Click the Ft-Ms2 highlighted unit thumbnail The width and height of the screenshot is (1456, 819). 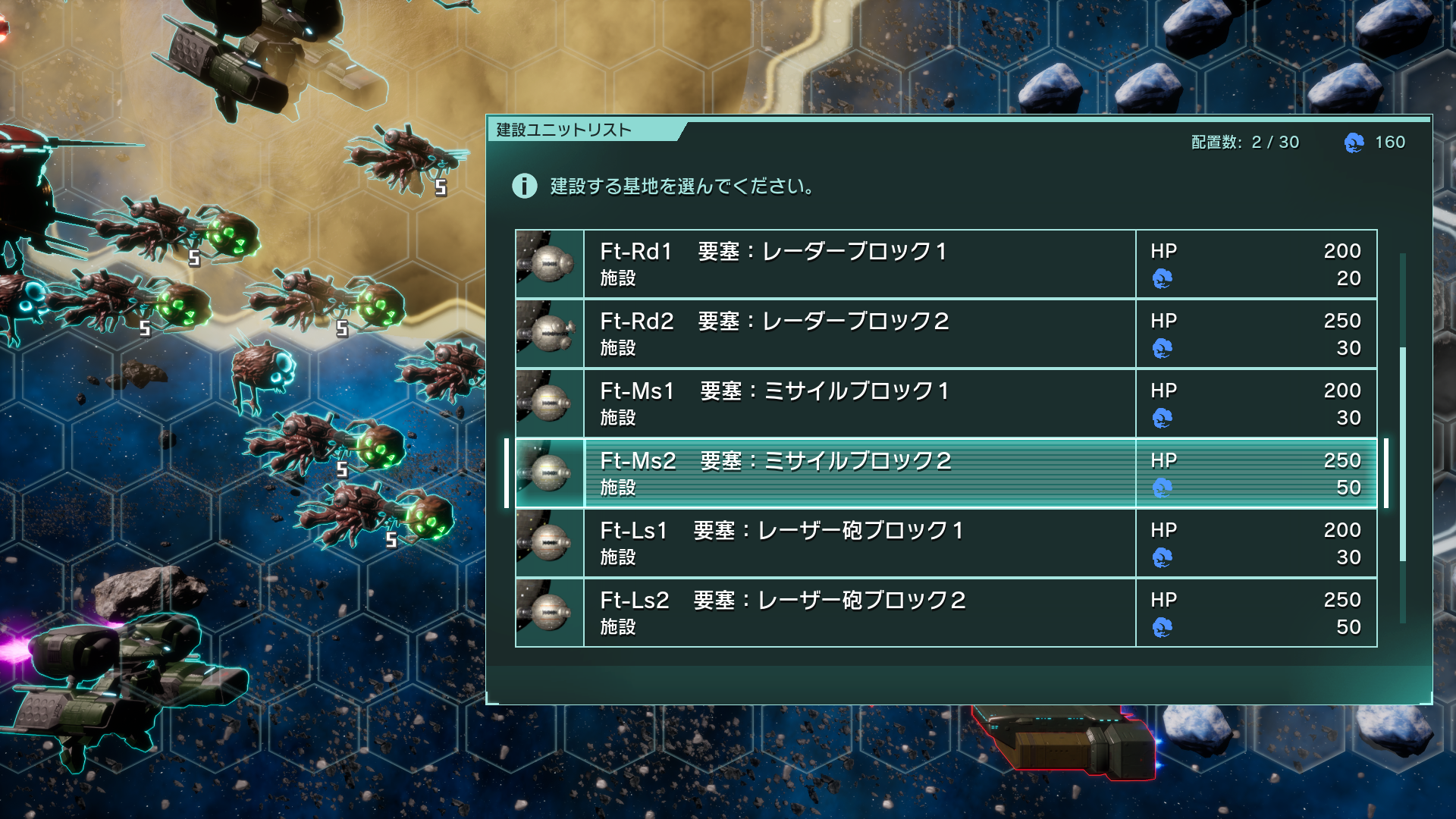549,473
